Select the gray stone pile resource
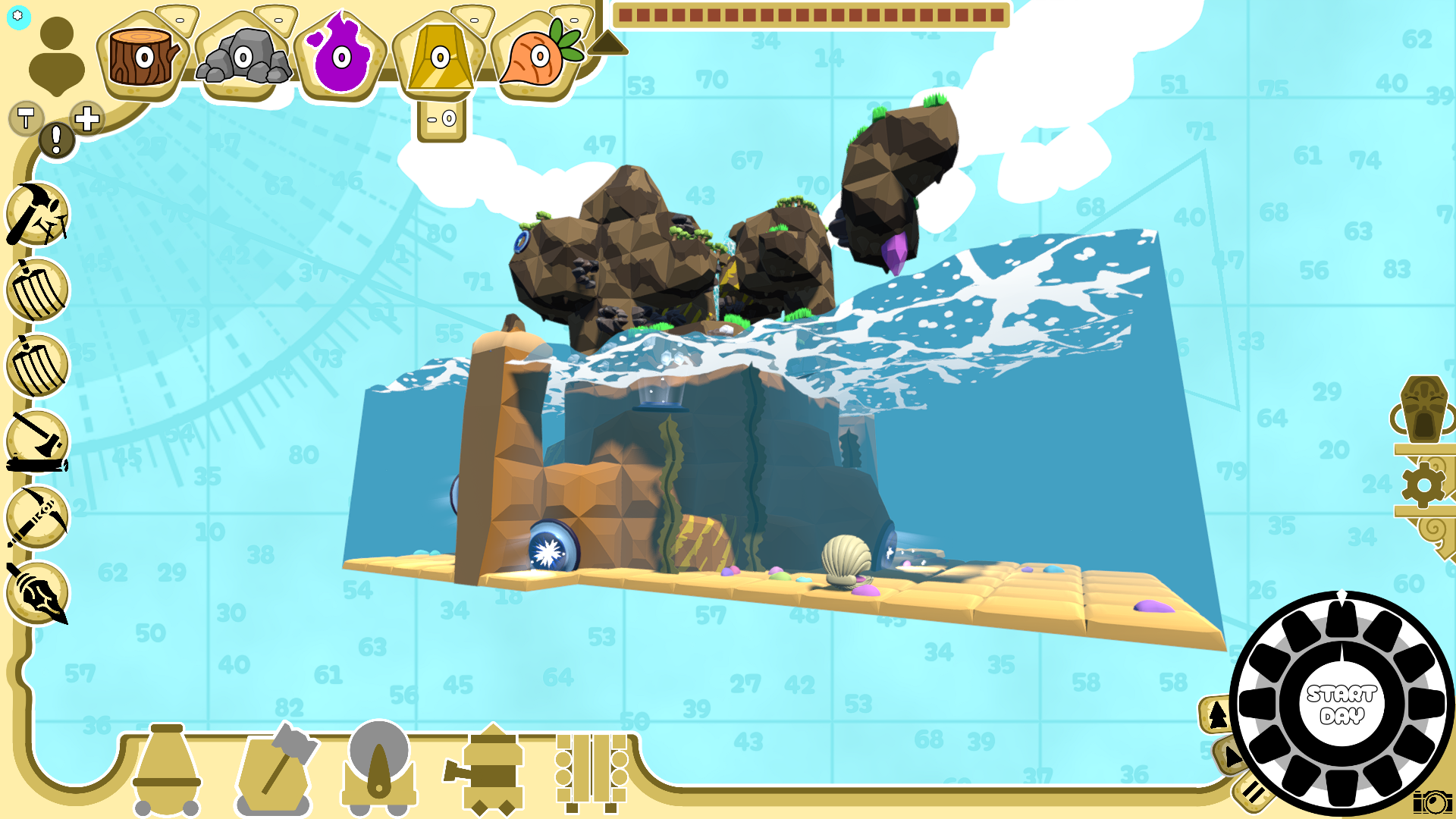The image size is (1456, 819). coord(243,57)
